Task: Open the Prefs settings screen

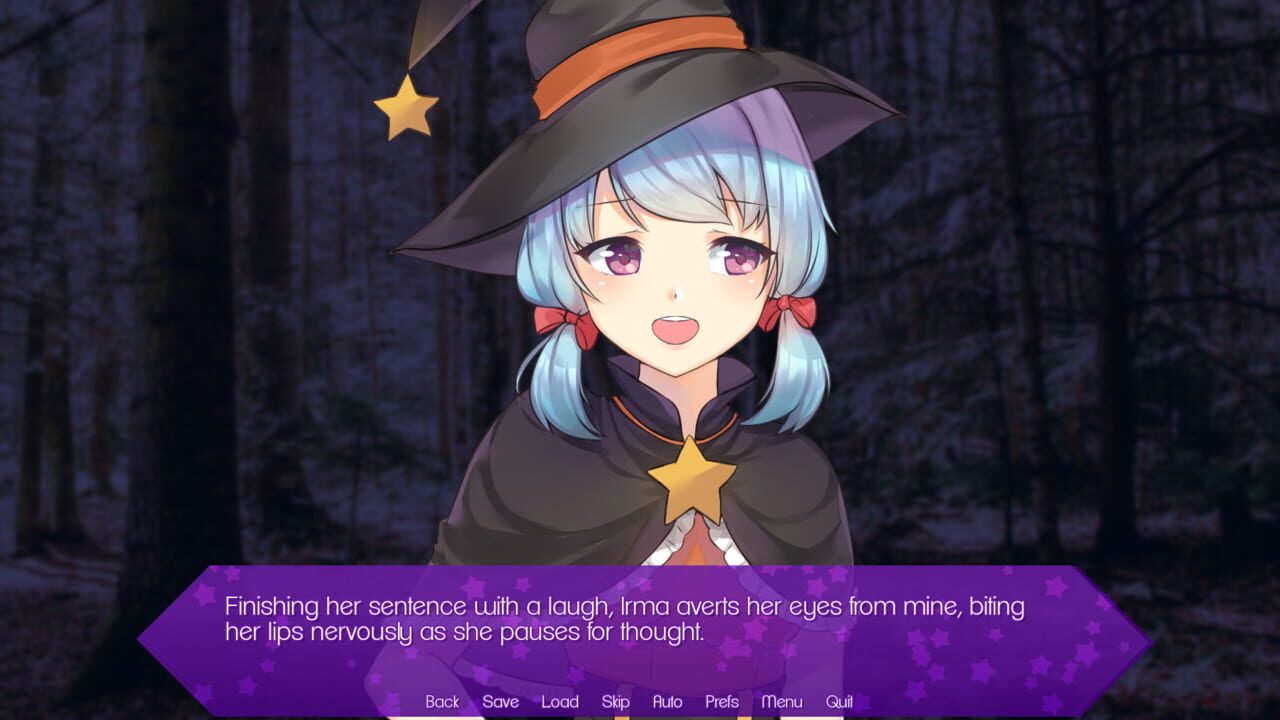Action: [x=723, y=702]
